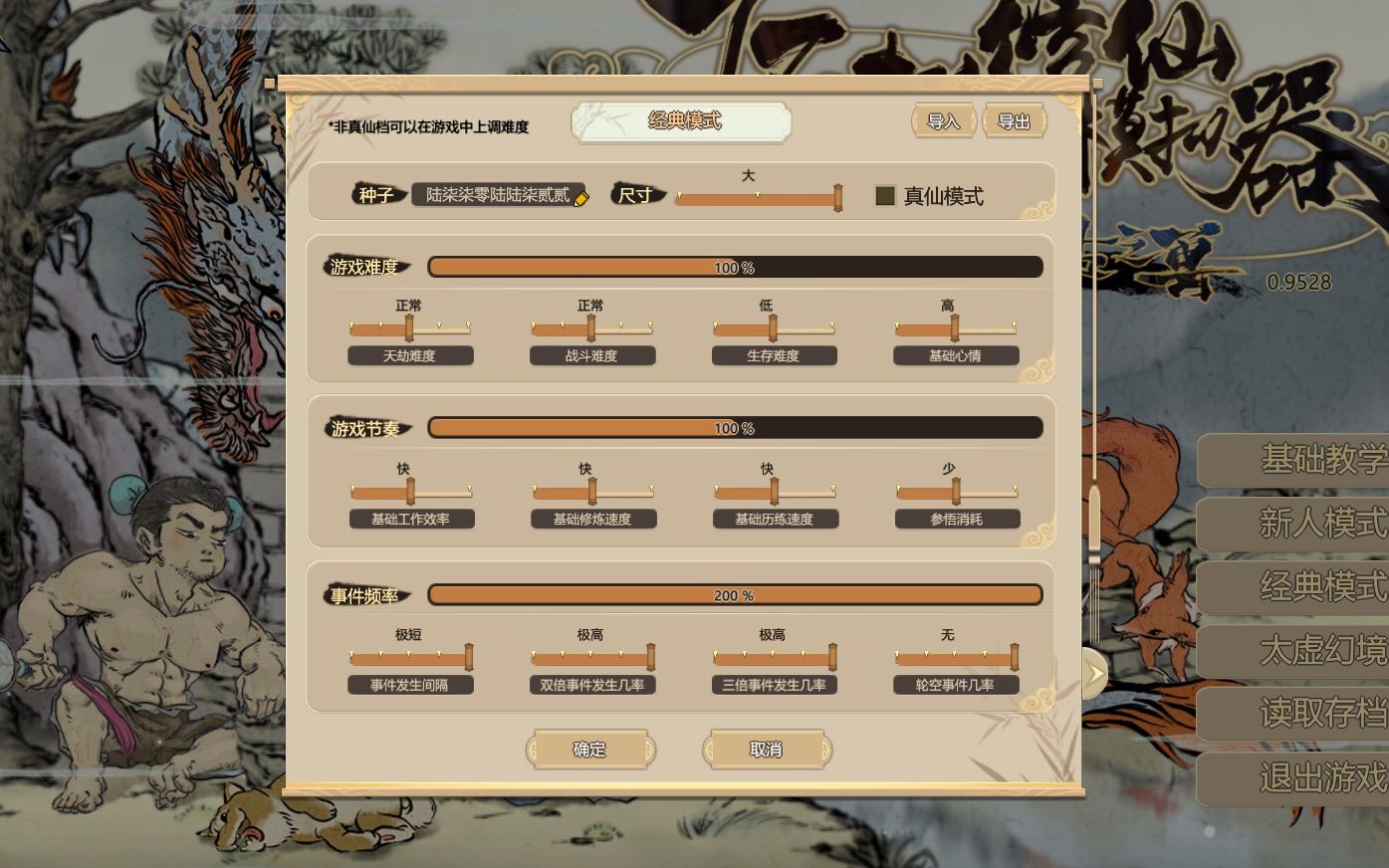
Task: Adjust the 尺寸 map size slider
Action: tap(836, 197)
